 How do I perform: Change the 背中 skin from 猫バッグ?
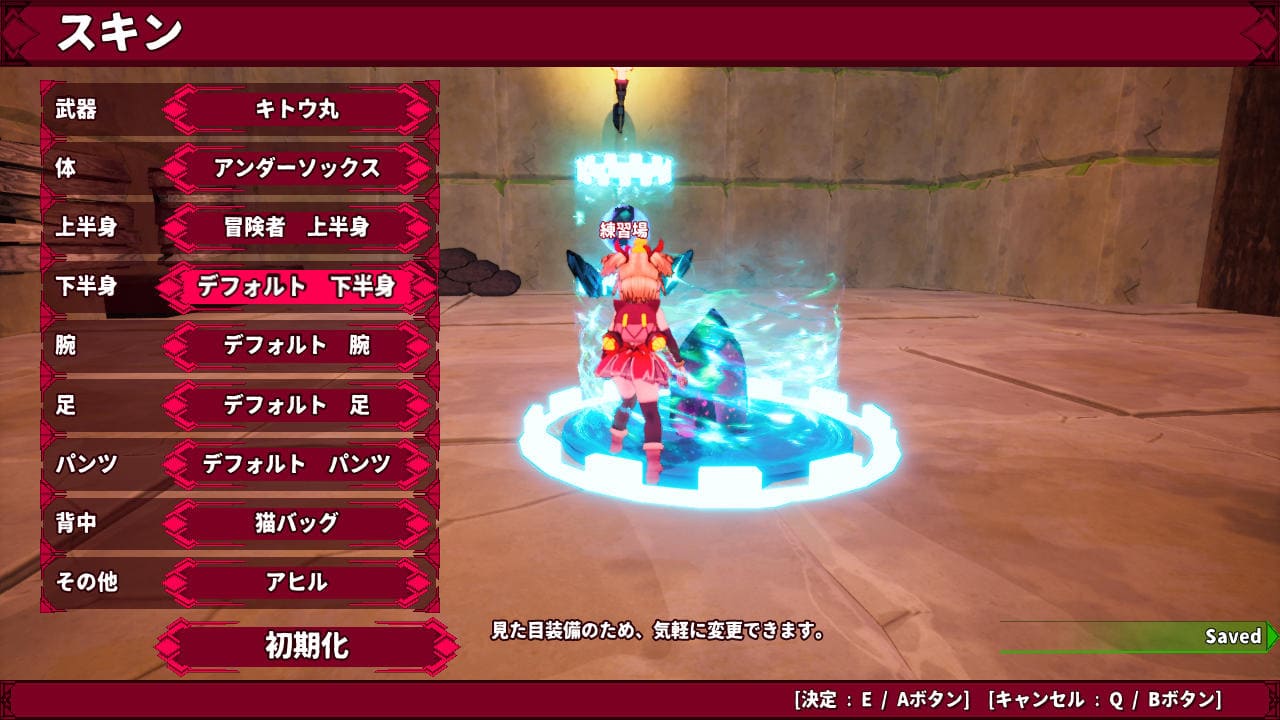point(297,523)
